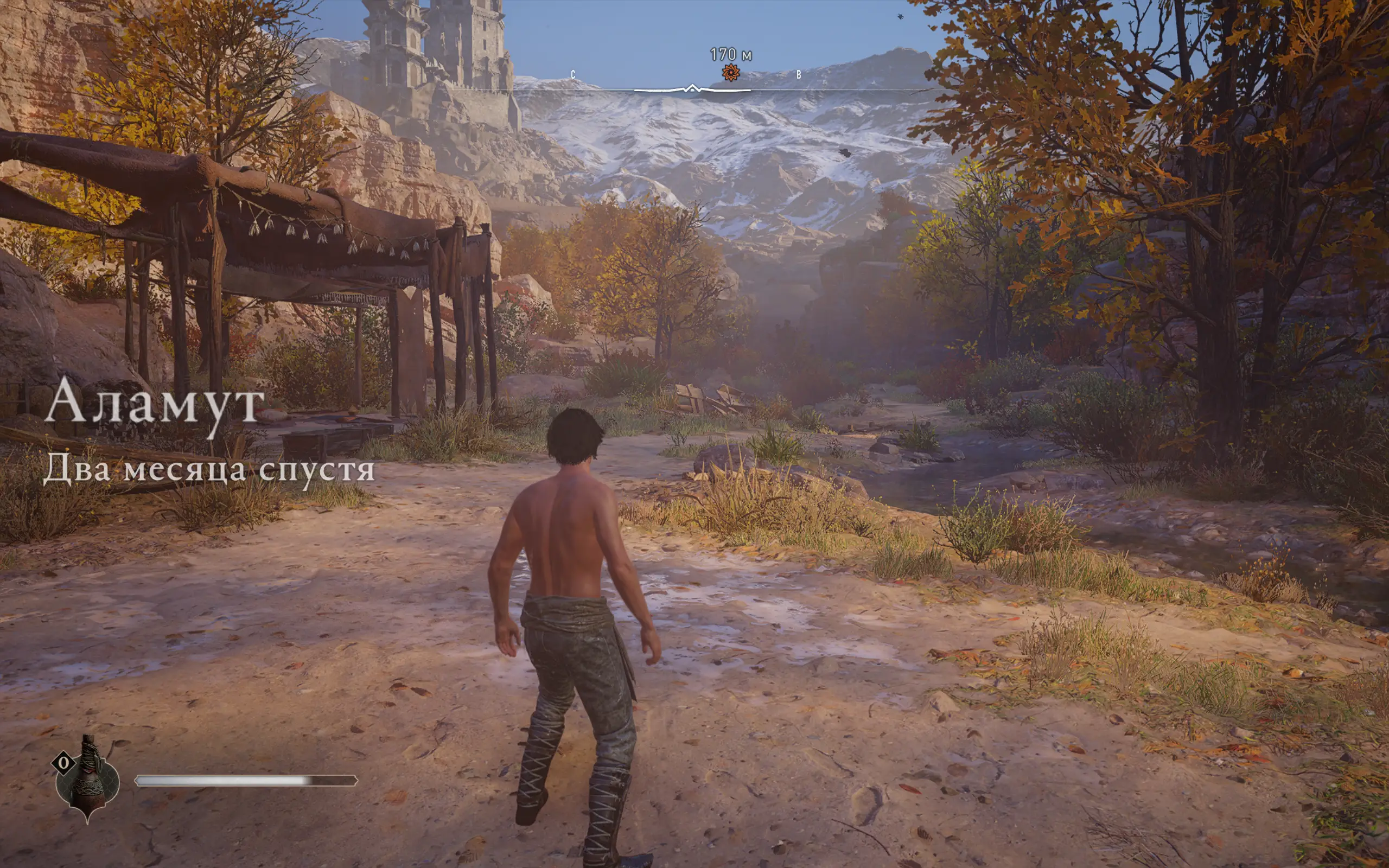Click the orange objective marker on compass
This screenshot has width=1389, height=868.
[x=730, y=73]
